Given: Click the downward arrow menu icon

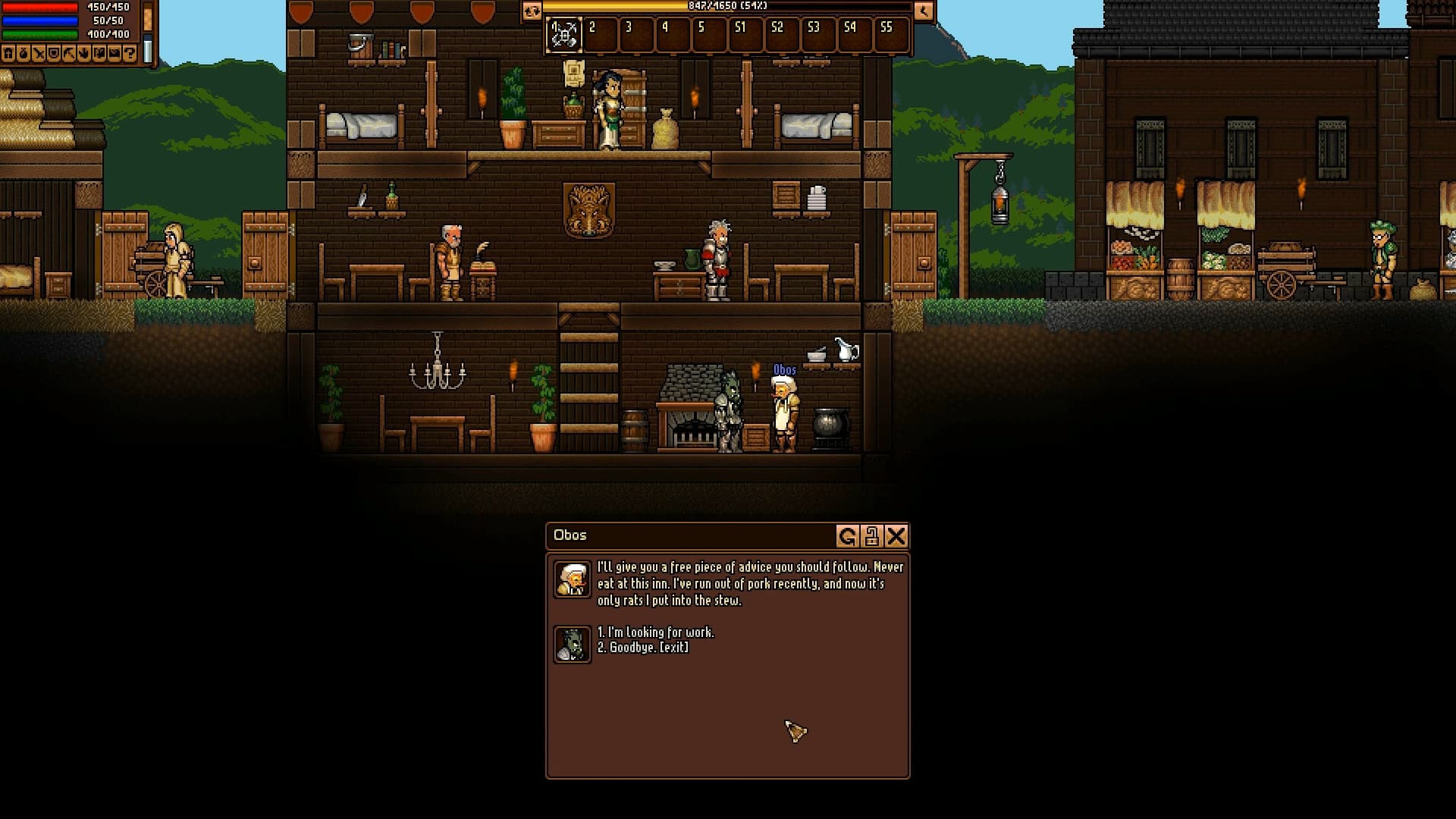Looking at the screenshot, I should pyautogui.click(x=84, y=54).
